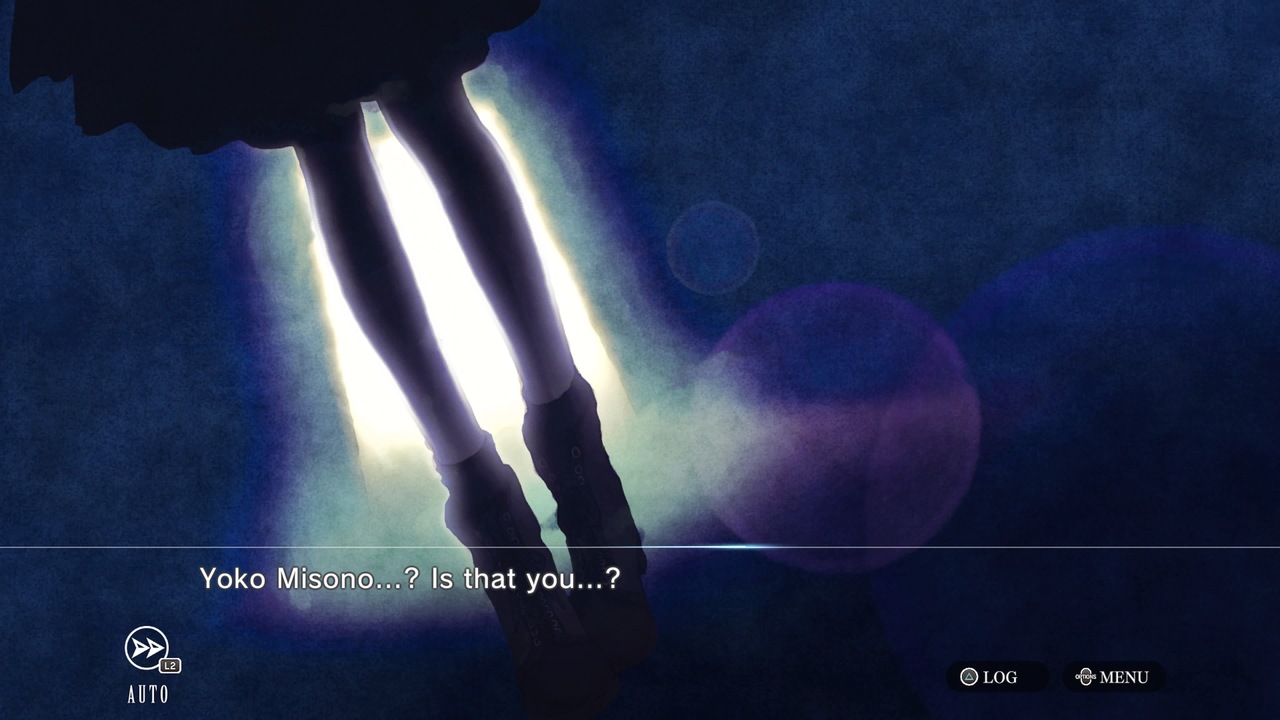1280x720 pixels.
Task: Toggle the AUTO fast-forward icon
Action: pos(148,650)
